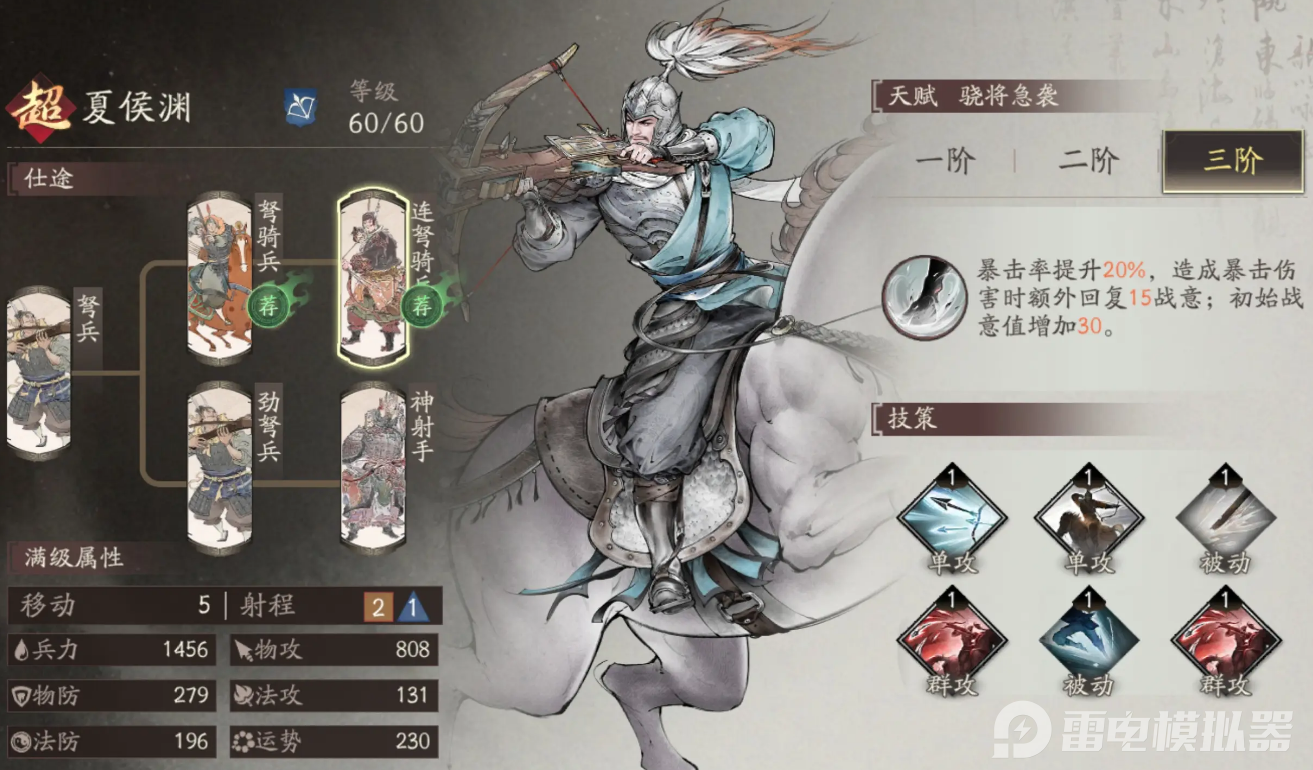Select the mounted archer 单攻 skill icon
This screenshot has height=770, width=1313.
(1090, 518)
